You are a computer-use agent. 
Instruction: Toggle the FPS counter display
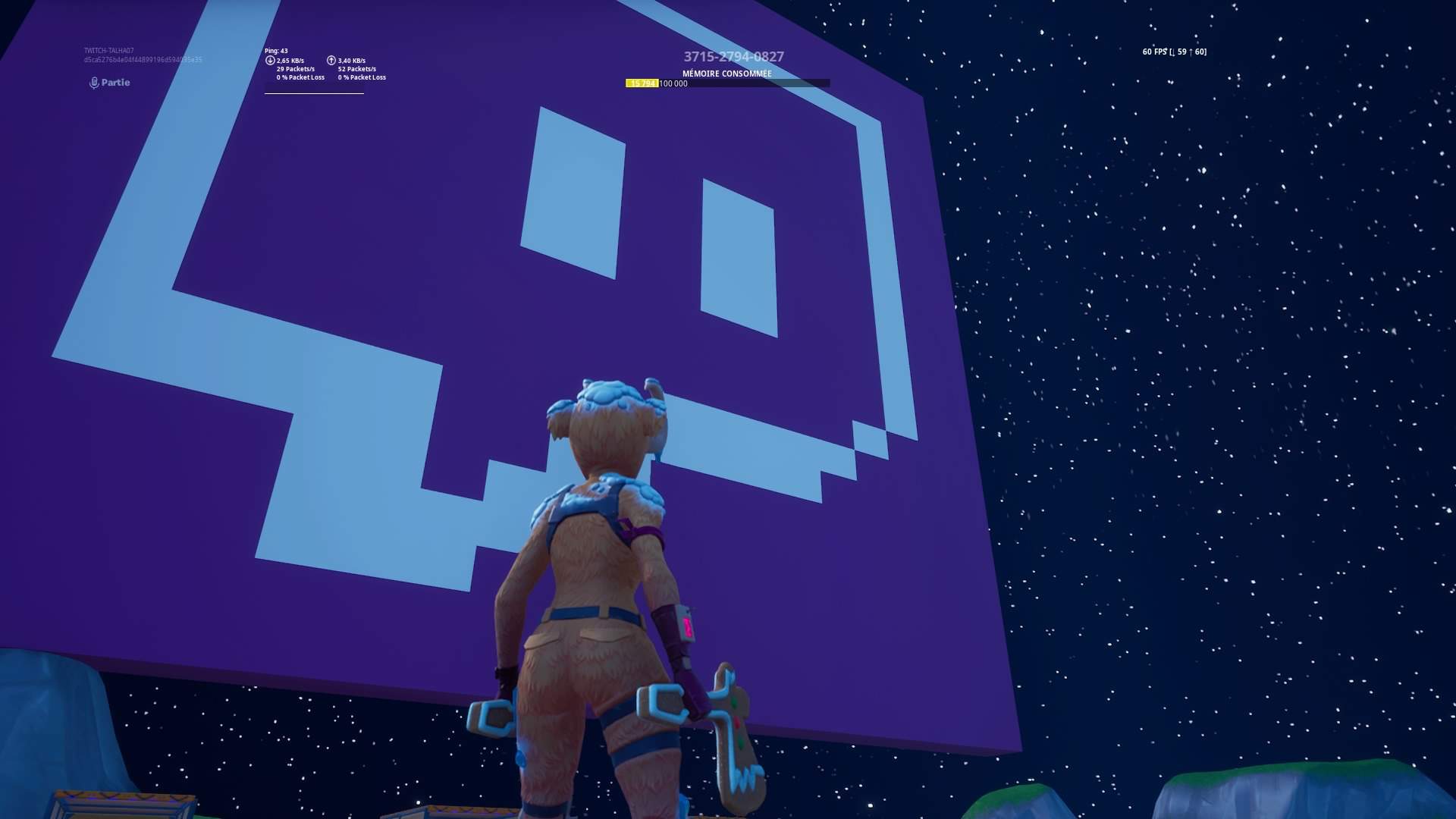pos(1173,52)
